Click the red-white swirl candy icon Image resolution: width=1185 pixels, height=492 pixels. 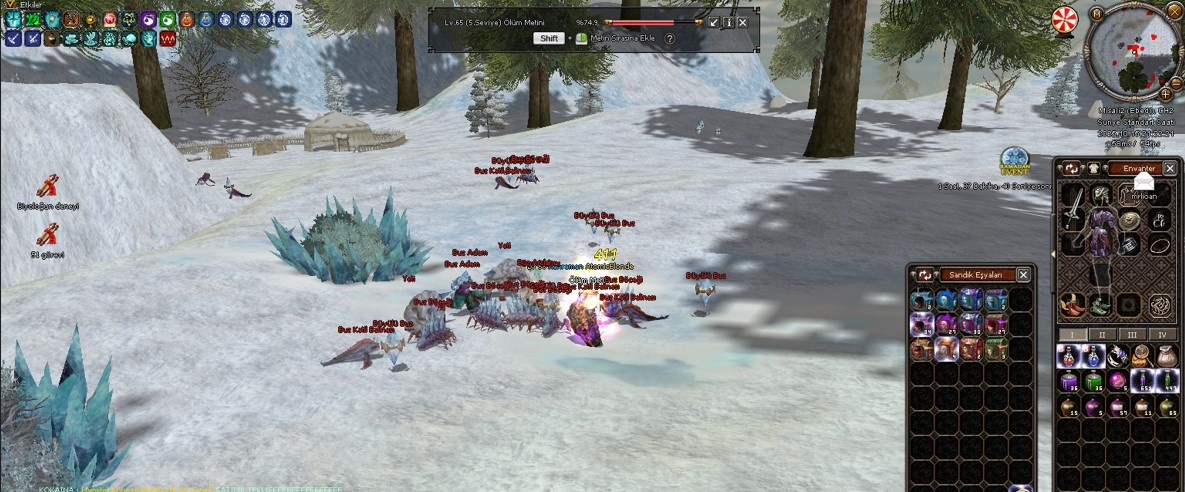pos(1065,19)
